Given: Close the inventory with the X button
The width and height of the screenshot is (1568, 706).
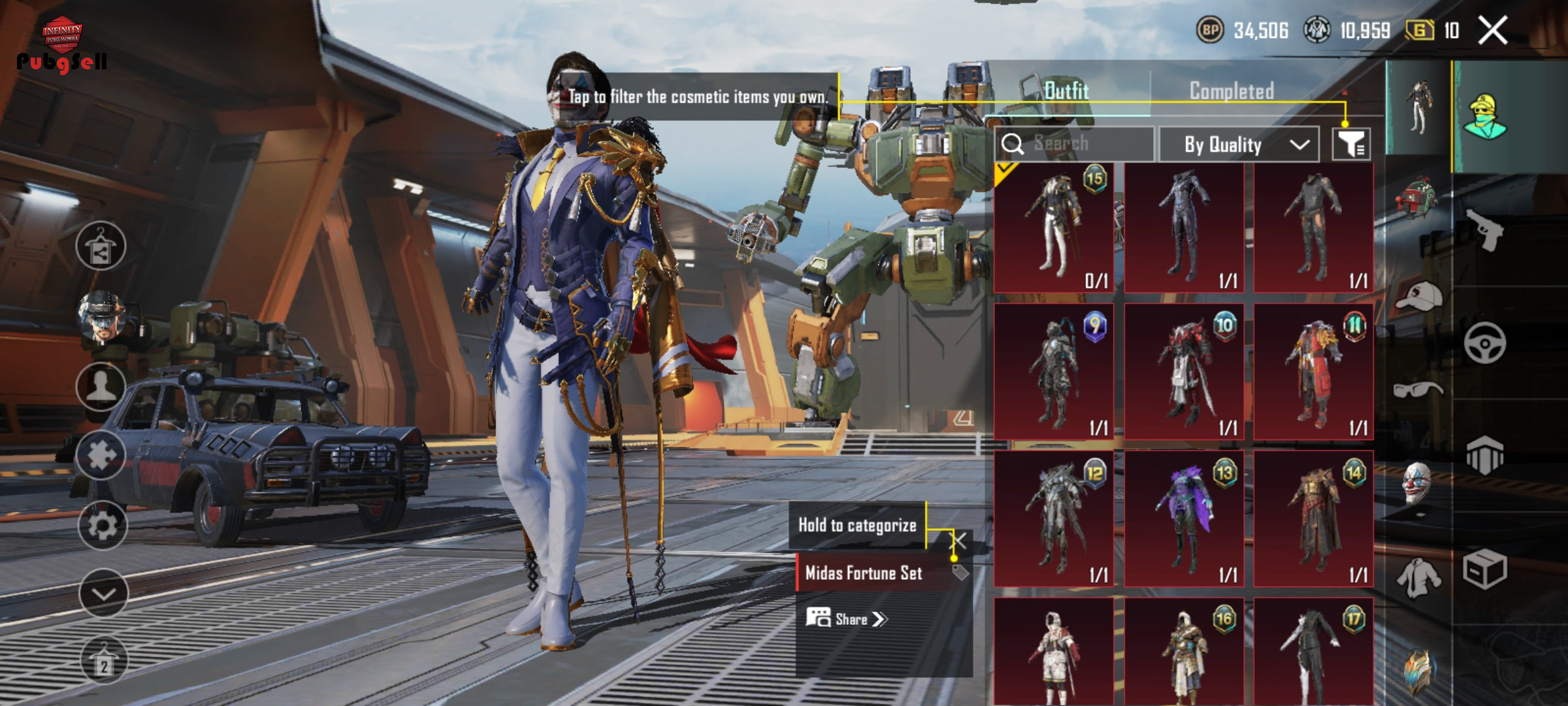Looking at the screenshot, I should [1493, 31].
